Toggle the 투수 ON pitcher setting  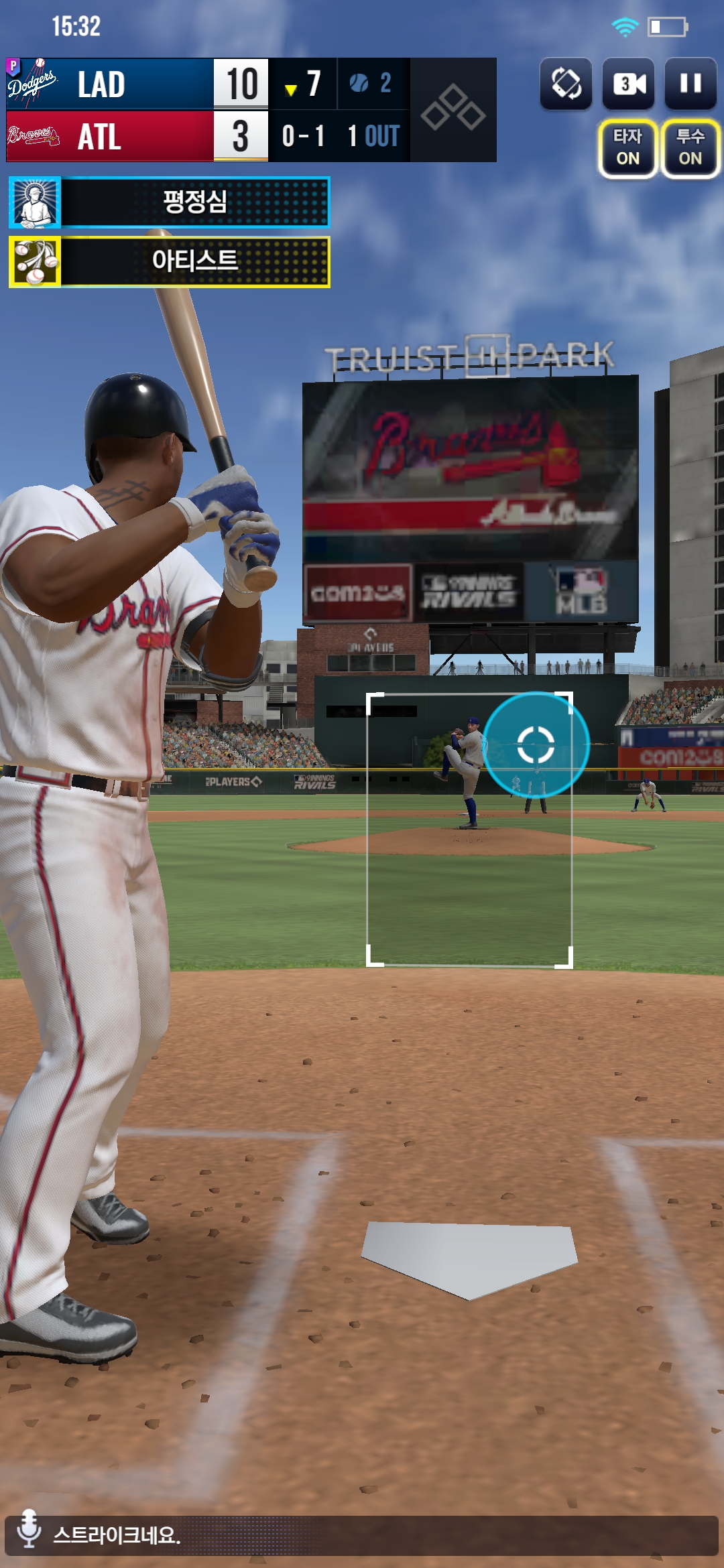[690, 148]
